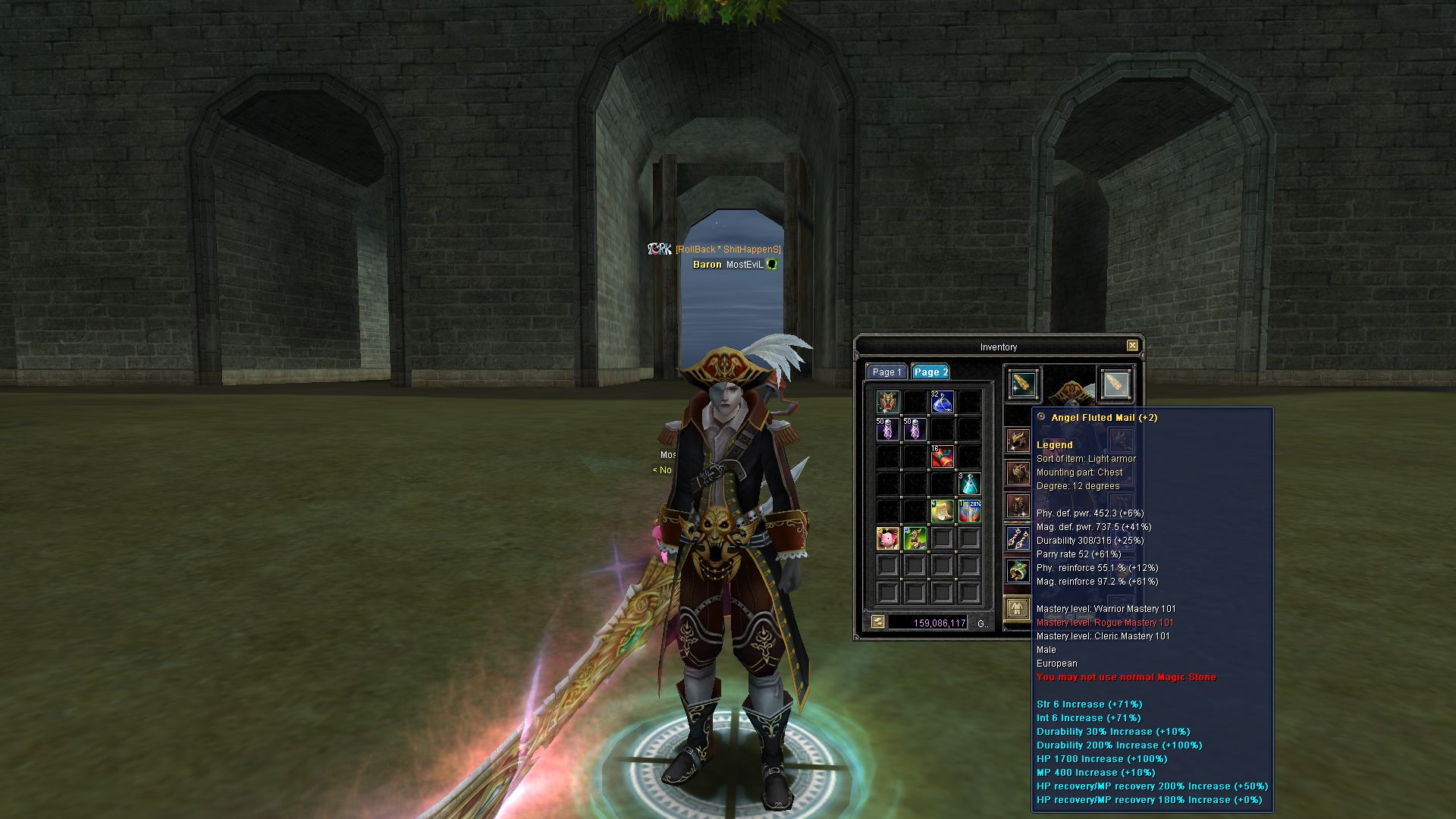Screen dimensions: 1456x819
Task: Select the equipped earrings slot
Action: 1018,538
